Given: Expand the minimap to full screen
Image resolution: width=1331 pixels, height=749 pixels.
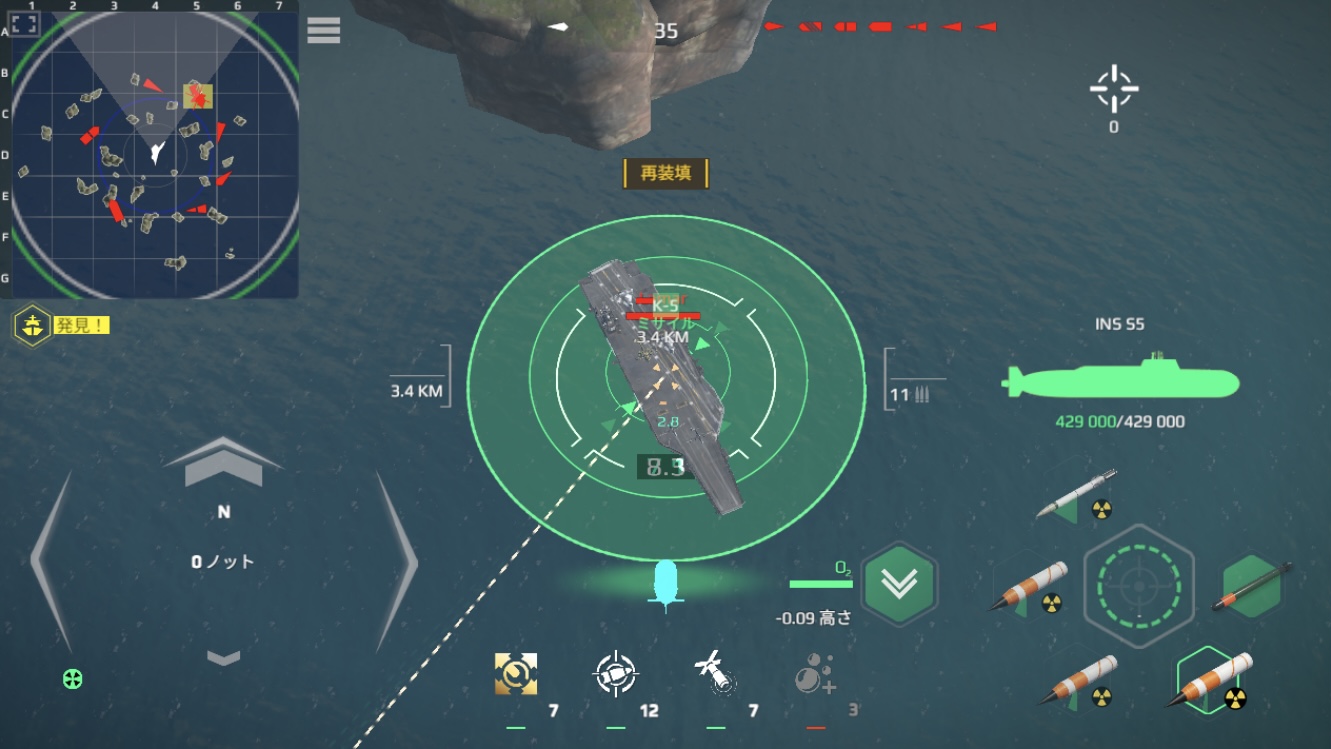Looking at the screenshot, I should pos(25,25).
